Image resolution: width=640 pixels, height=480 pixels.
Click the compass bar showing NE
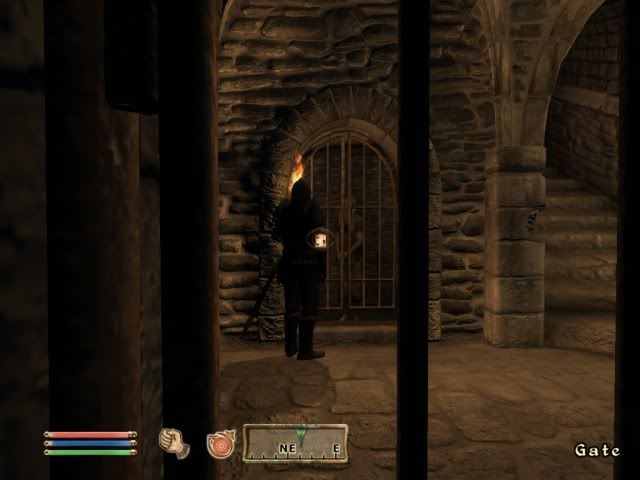(x=297, y=444)
